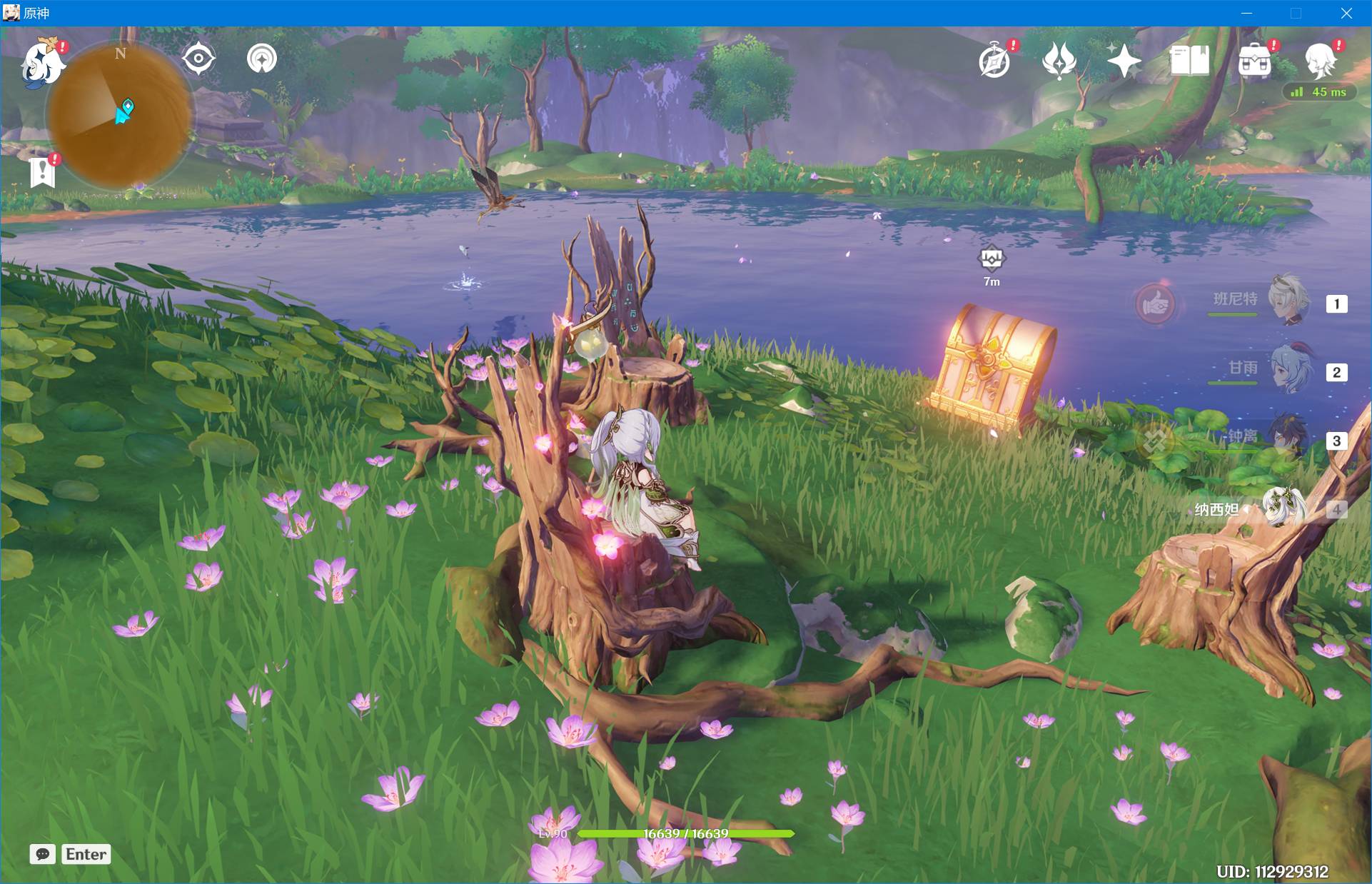
Task: Switch to party member 甘雨
Action: pyautogui.click(x=1288, y=369)
